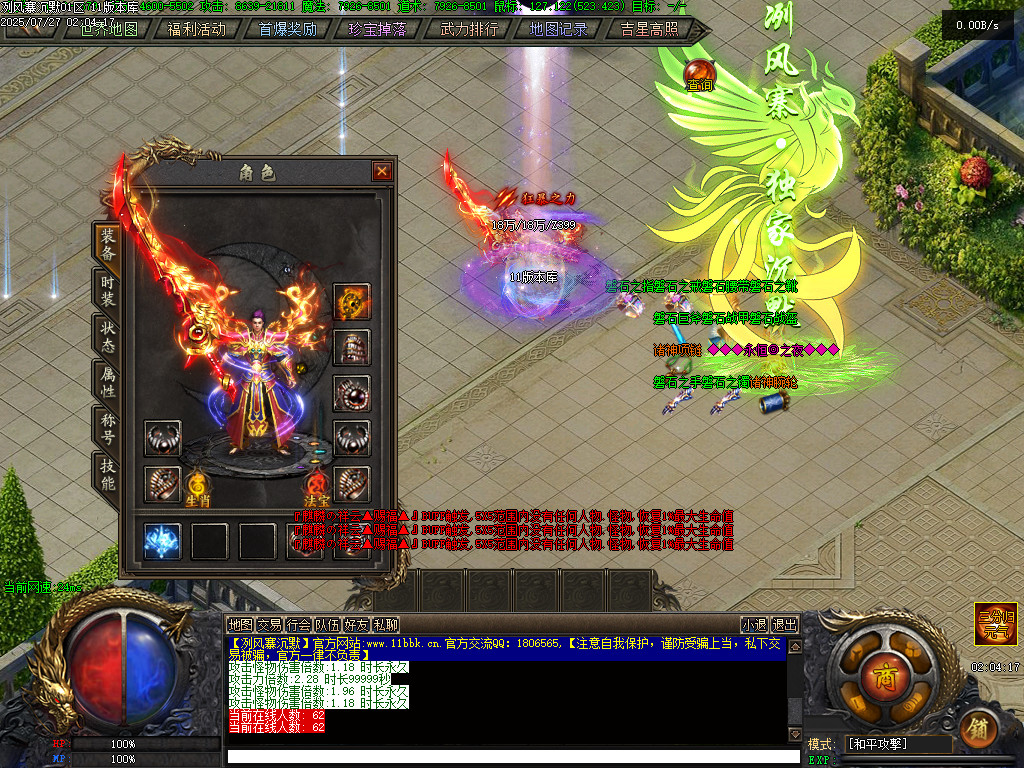Open the 状态 status tab
The height and width of the screenshot is (768, 1024).
tap(107, 336)
